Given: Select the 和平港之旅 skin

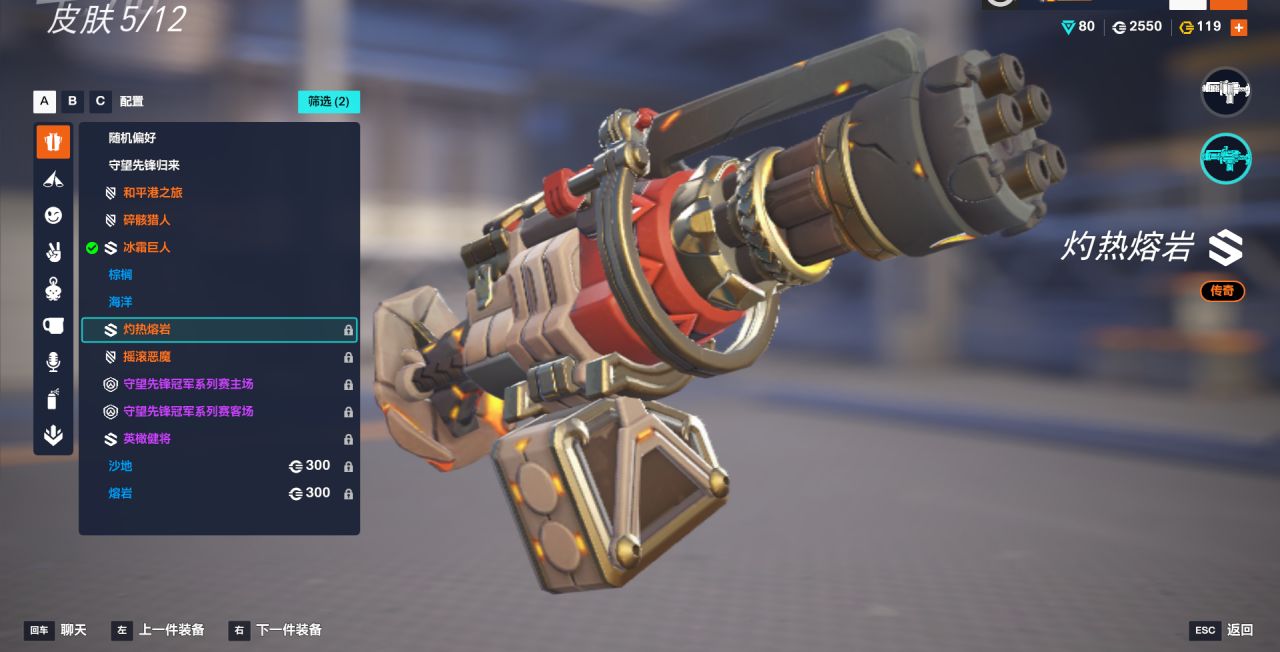Looking at the screenshot, I should point(152,192).
